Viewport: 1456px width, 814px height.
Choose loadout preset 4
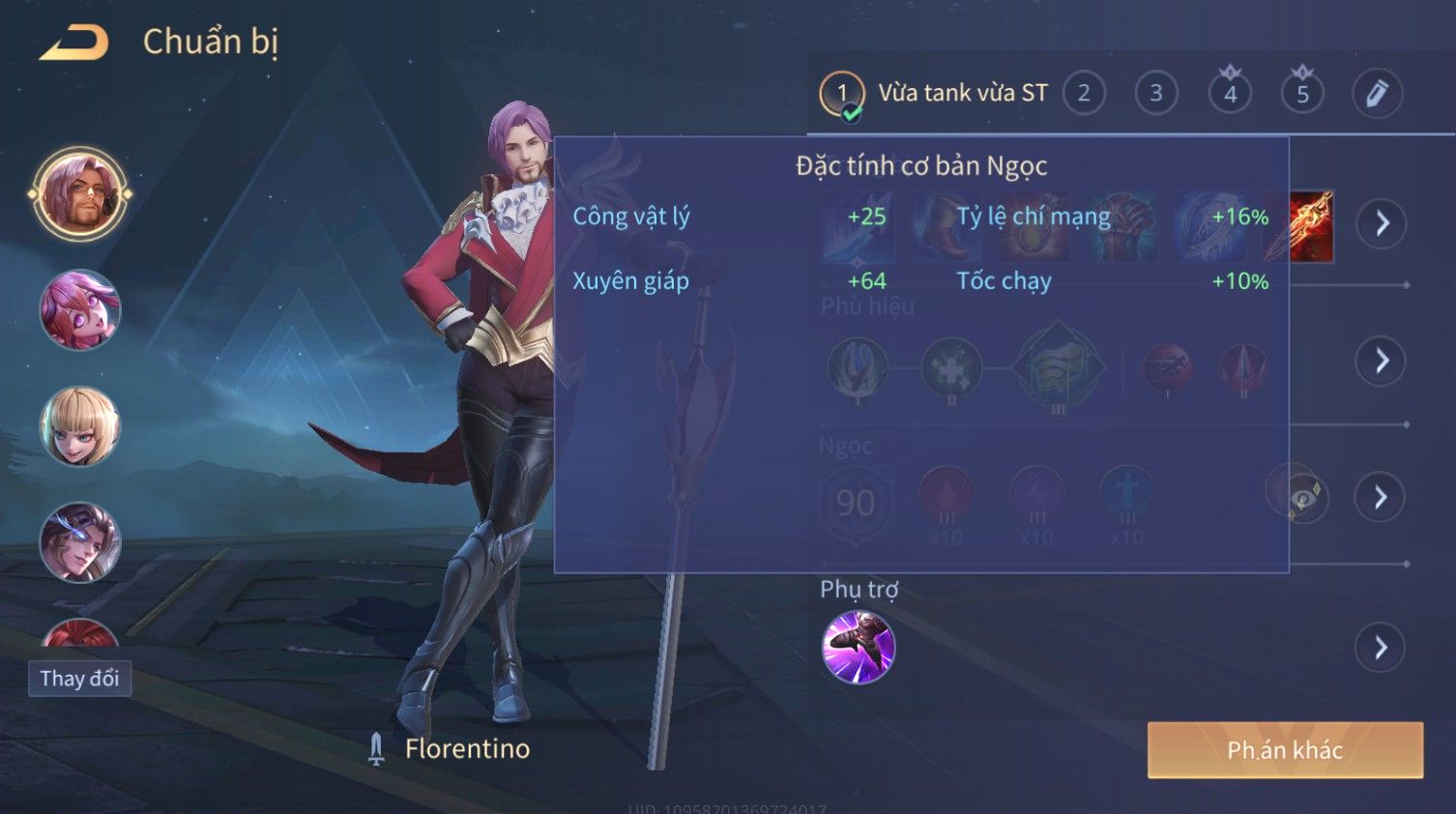pyautogui.click(x=1230, y=94)
